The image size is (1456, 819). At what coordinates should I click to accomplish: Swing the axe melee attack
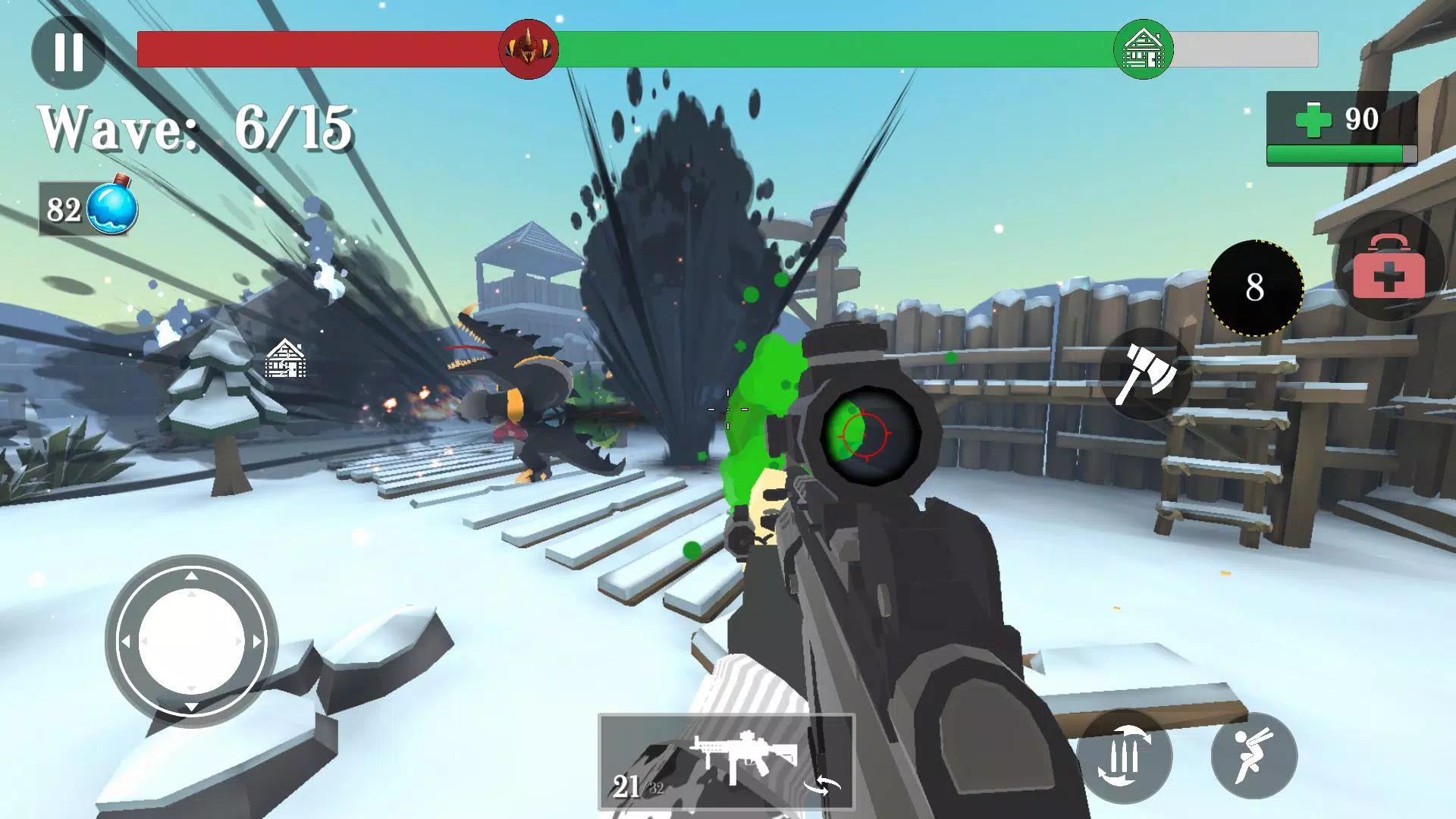1146,374
